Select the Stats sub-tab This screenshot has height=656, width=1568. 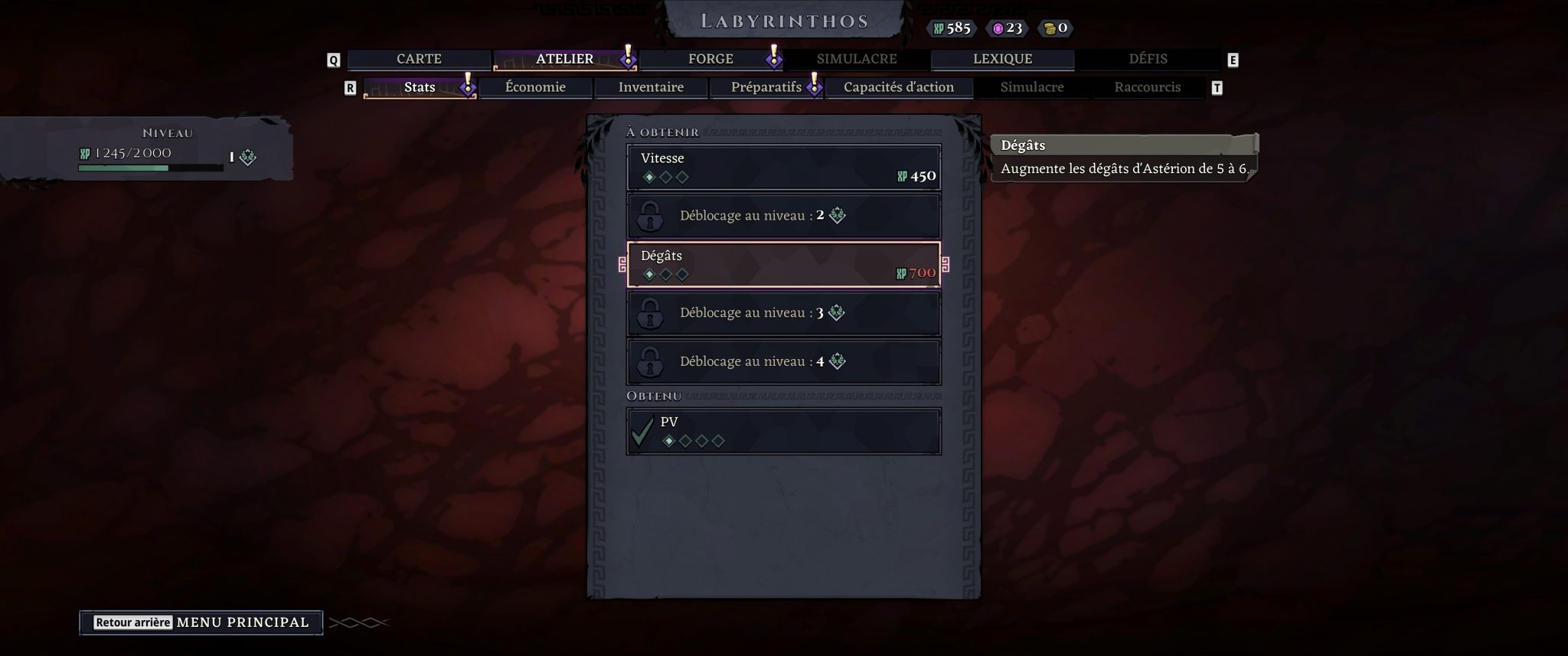(420, 87)
